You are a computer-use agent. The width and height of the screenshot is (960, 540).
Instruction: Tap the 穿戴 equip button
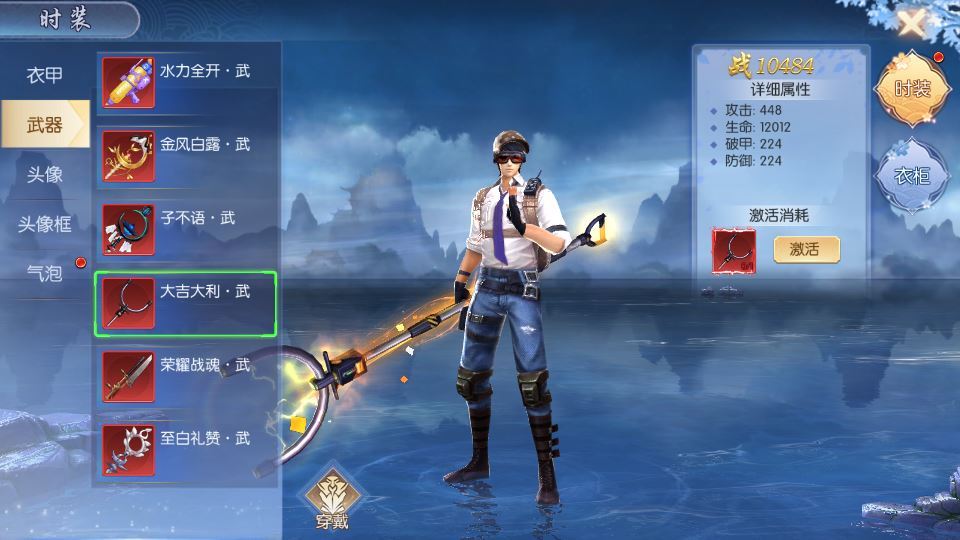[332, 498]
